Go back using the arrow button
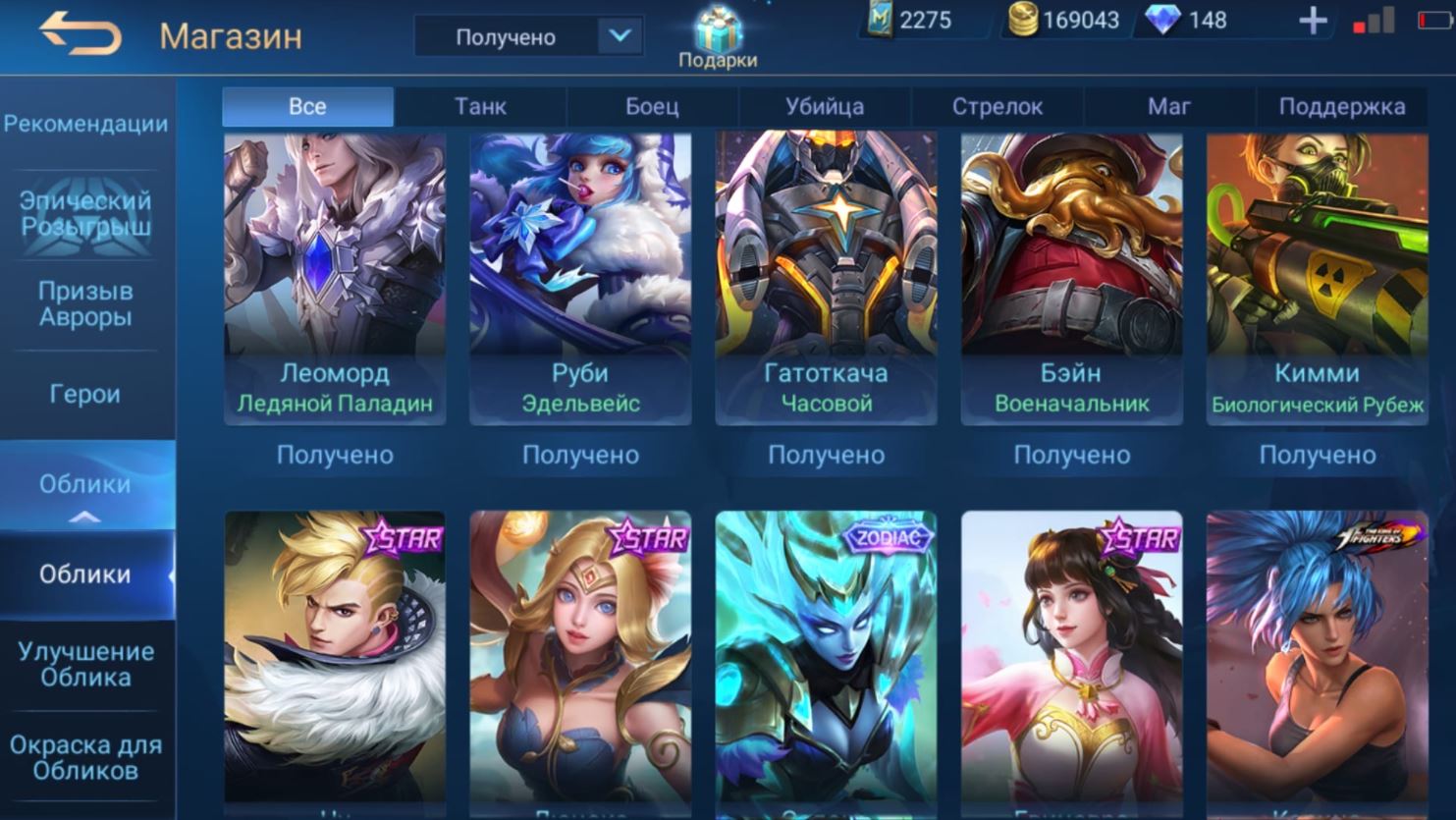 pos(80,35)
